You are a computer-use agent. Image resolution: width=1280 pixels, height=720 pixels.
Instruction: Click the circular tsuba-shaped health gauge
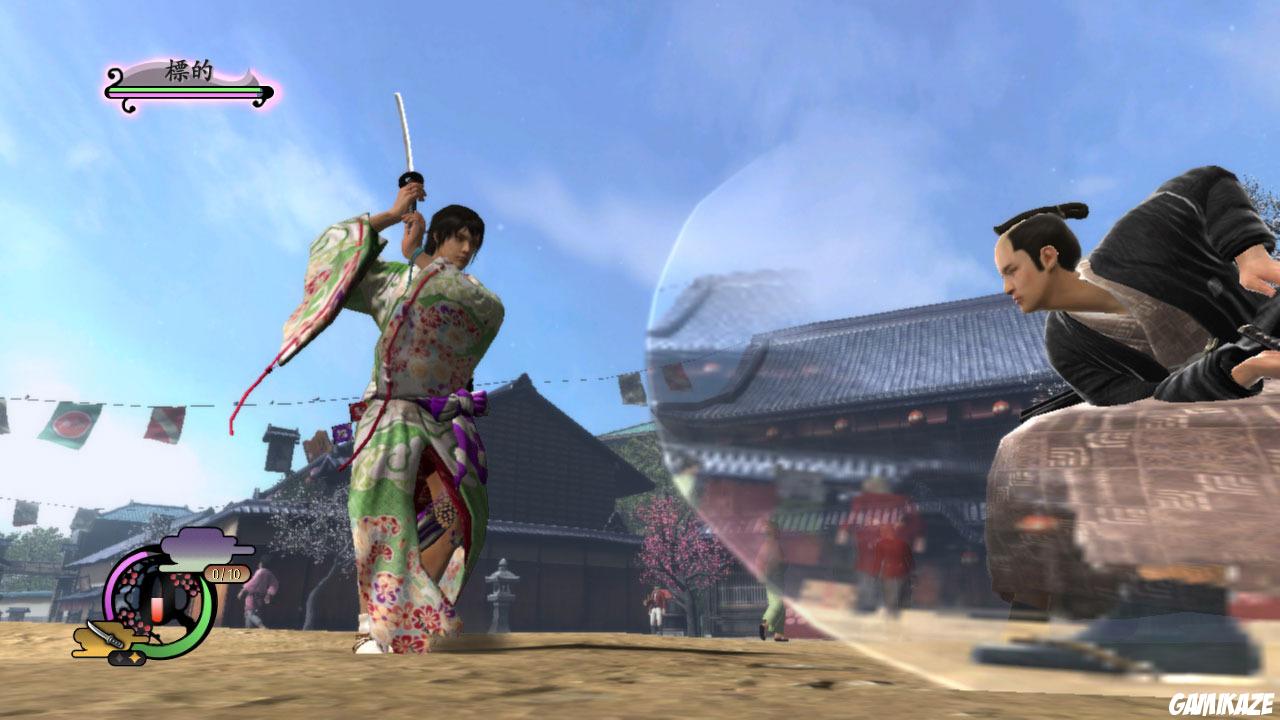coord(160,600)
